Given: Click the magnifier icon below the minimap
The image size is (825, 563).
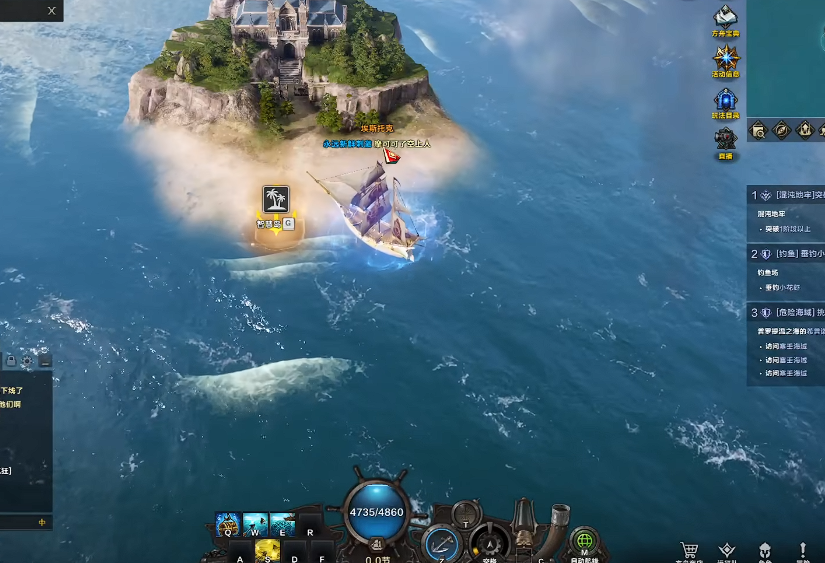Looking at the screenshot, I should pos(759,130).
